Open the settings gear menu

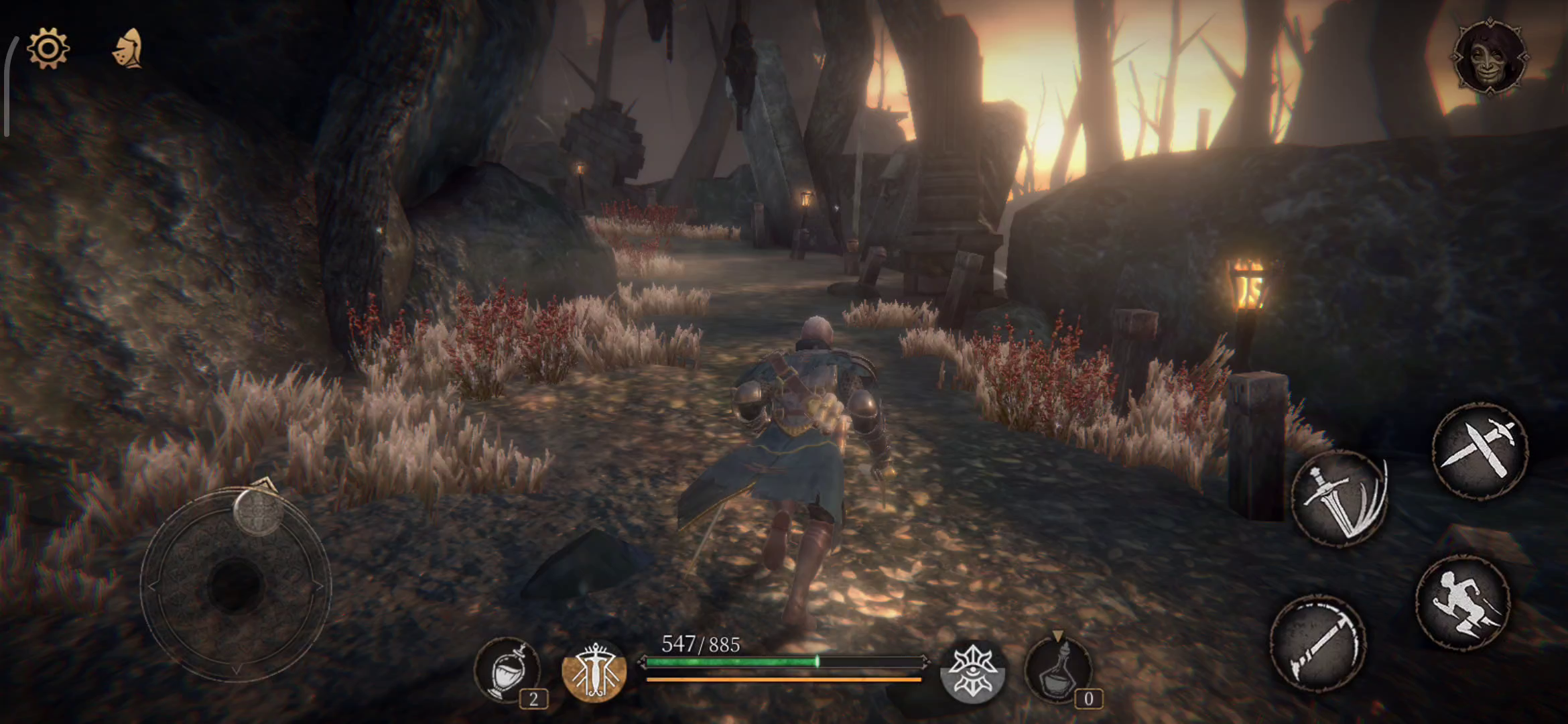click(x=48, y=48)
